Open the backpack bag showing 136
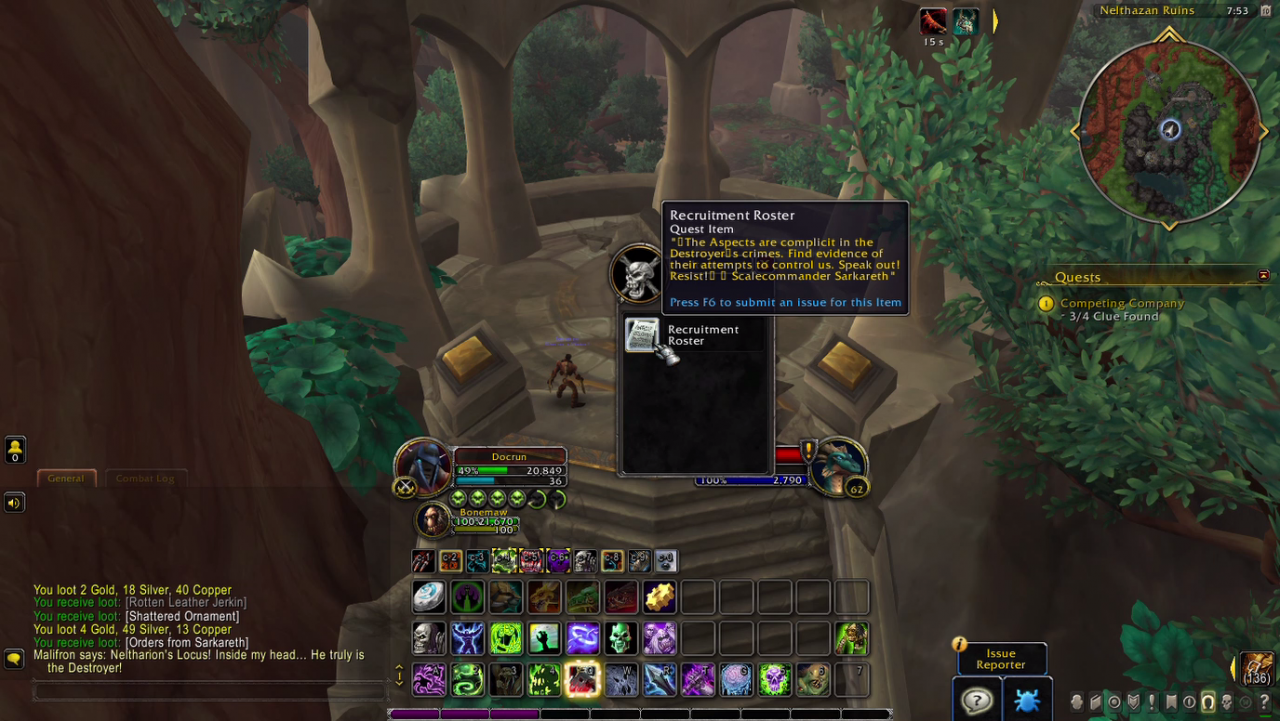 click(x=1256, y=668)
